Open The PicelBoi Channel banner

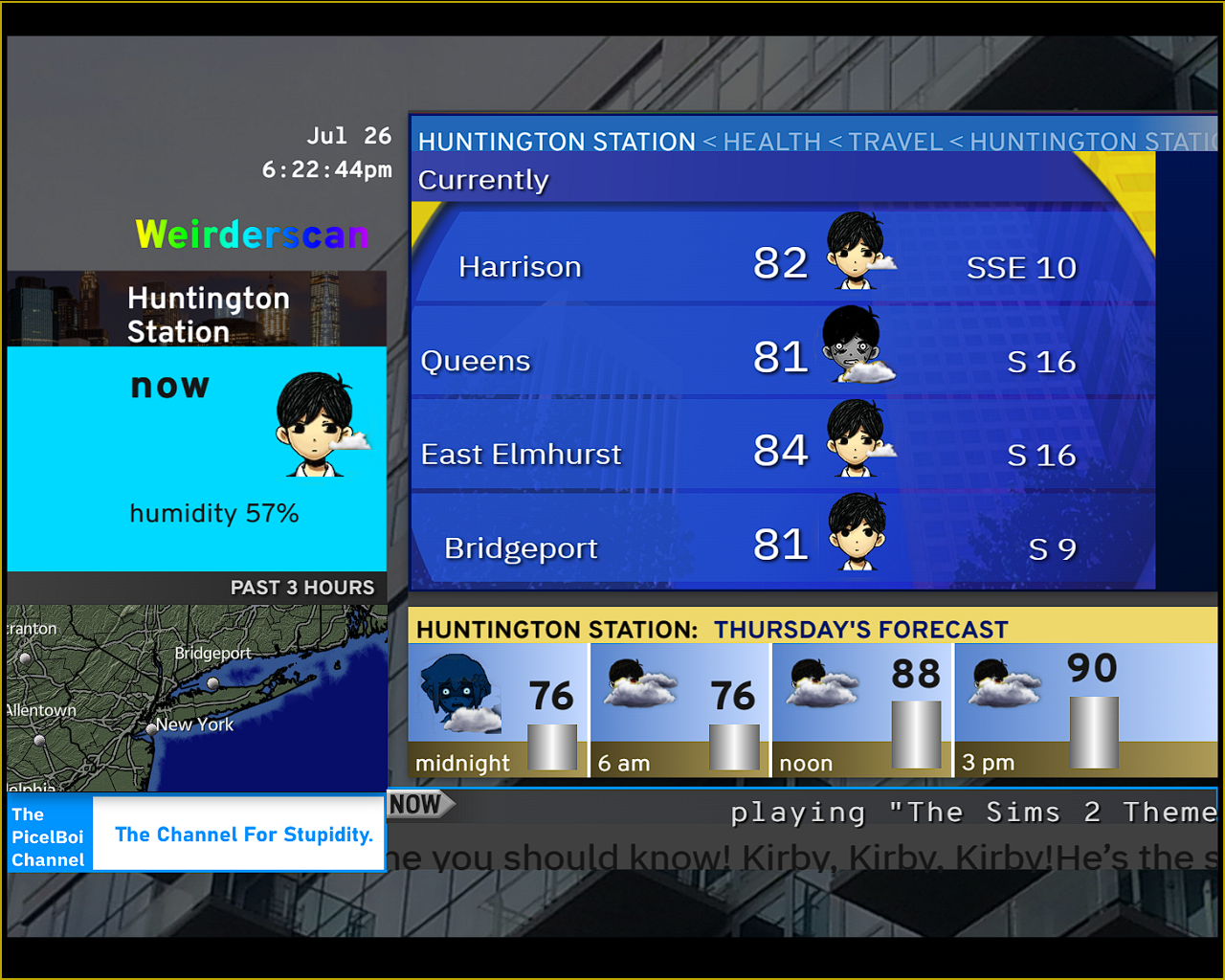195,835
